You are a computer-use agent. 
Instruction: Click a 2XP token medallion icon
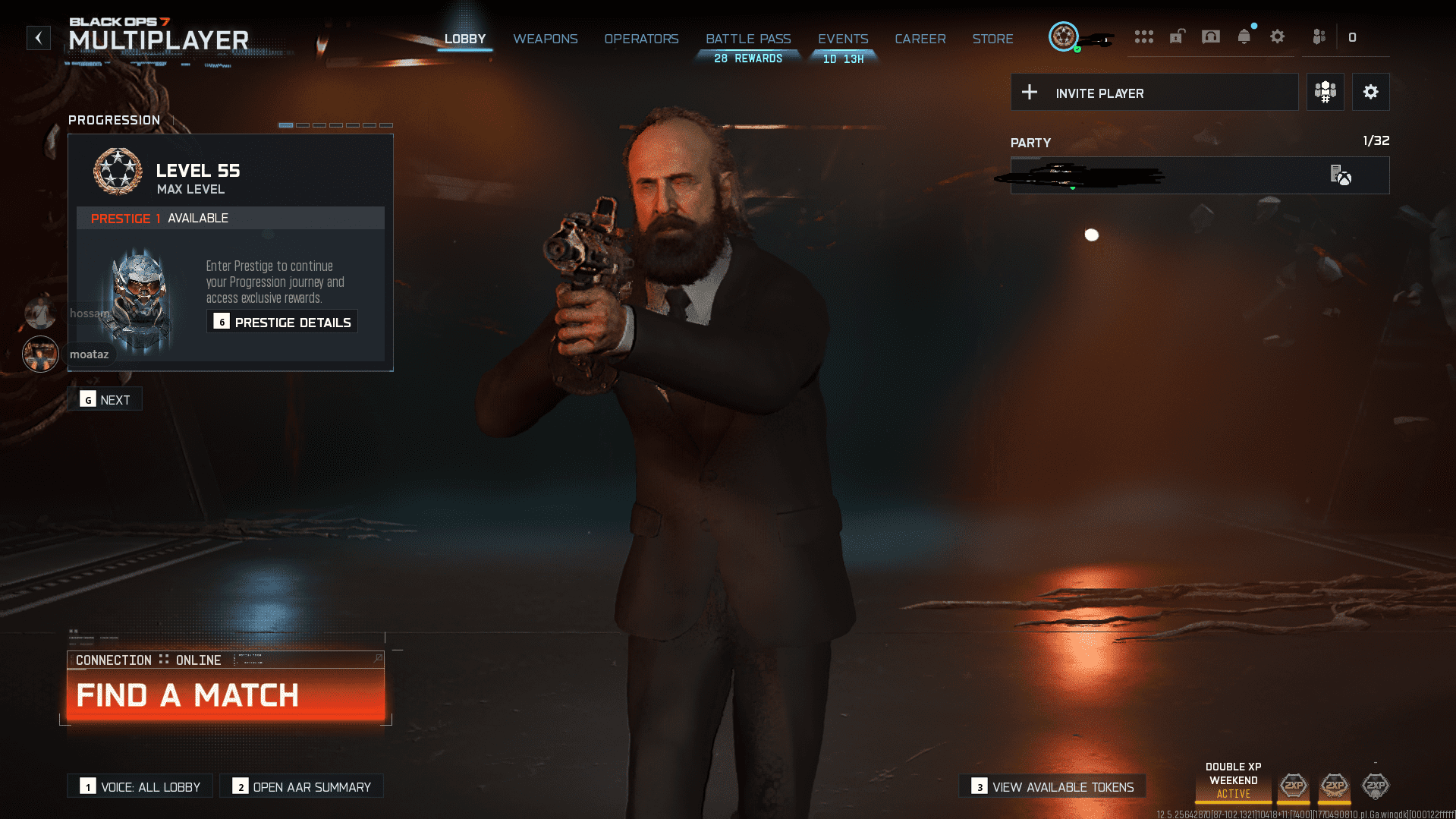[x=1293, y=789]
